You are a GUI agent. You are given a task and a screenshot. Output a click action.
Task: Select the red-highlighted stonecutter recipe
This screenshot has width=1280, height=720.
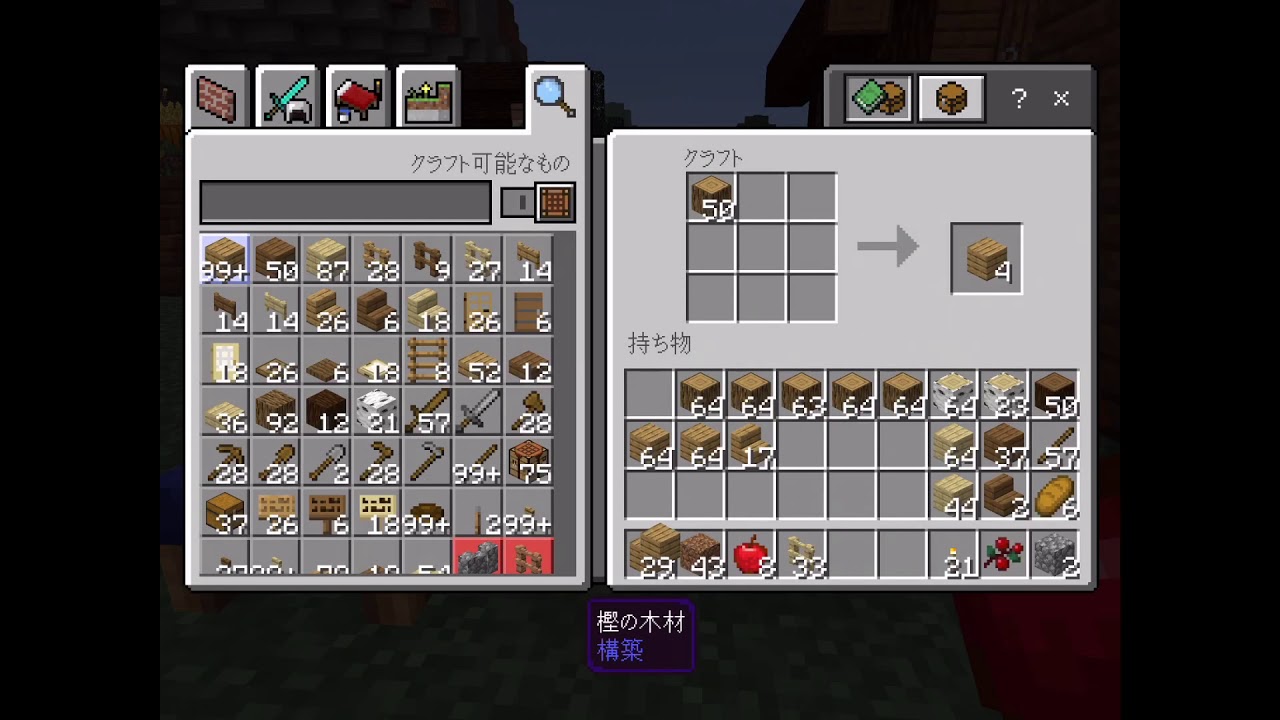pyautogui.click(x=477, y=558)
